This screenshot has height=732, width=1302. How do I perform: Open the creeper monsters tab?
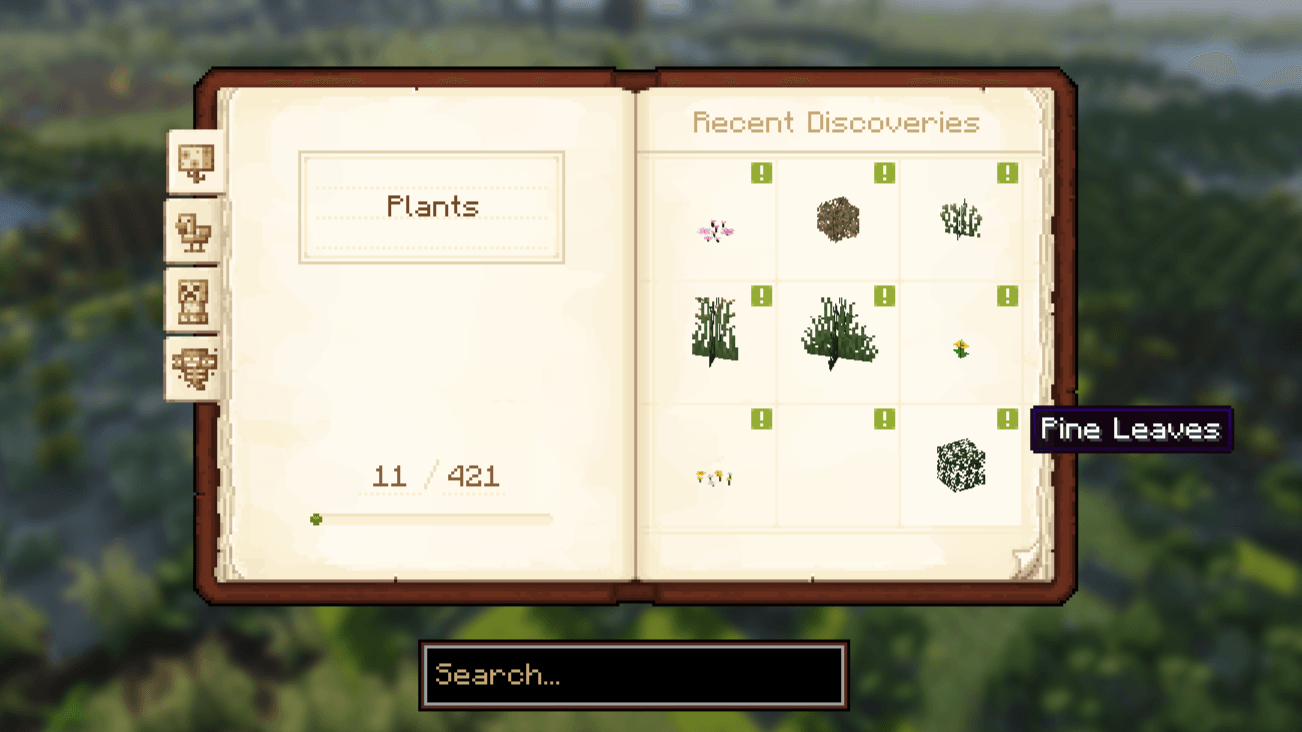(x=194, y=300)
